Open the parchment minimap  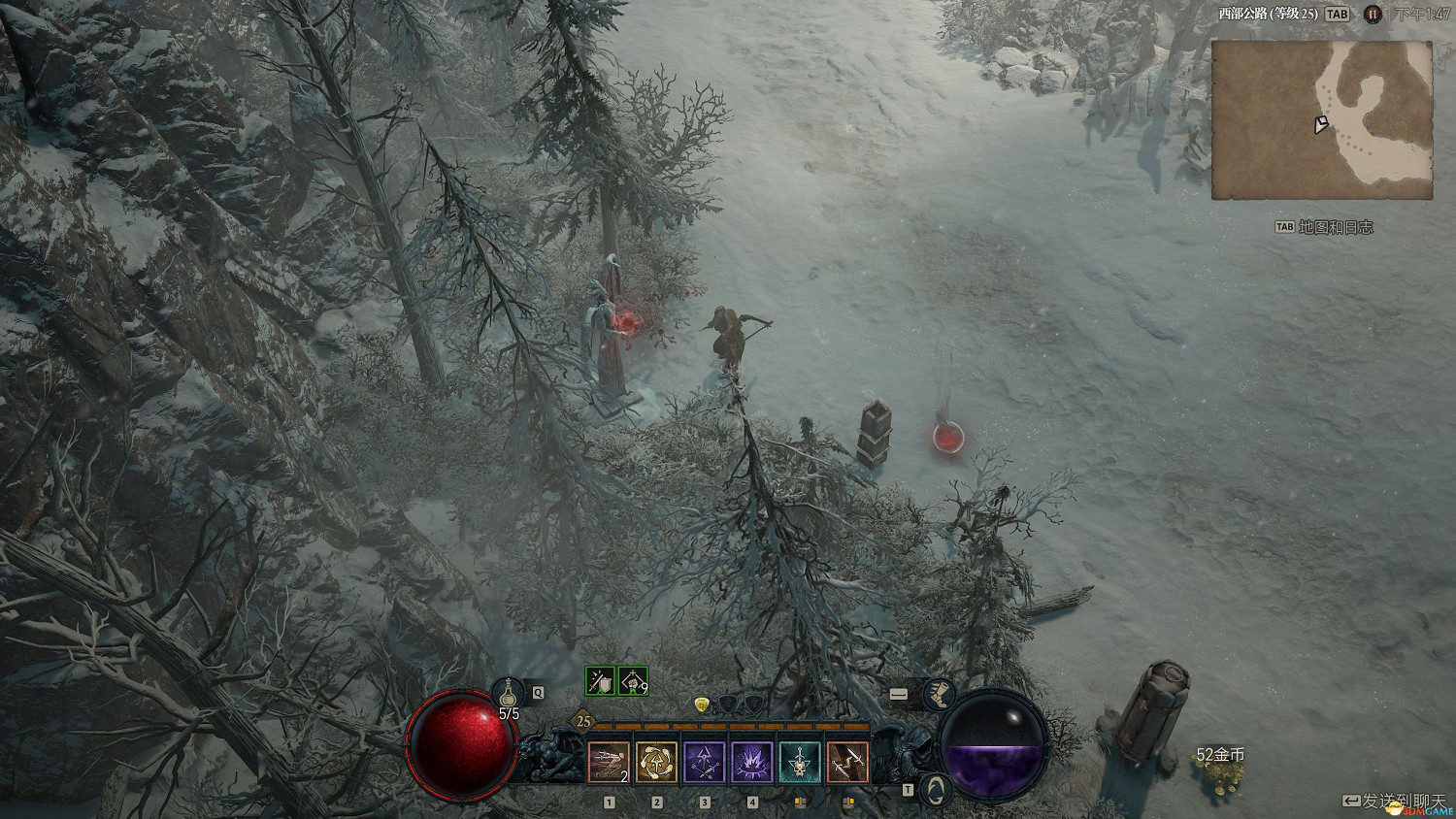1322,120
